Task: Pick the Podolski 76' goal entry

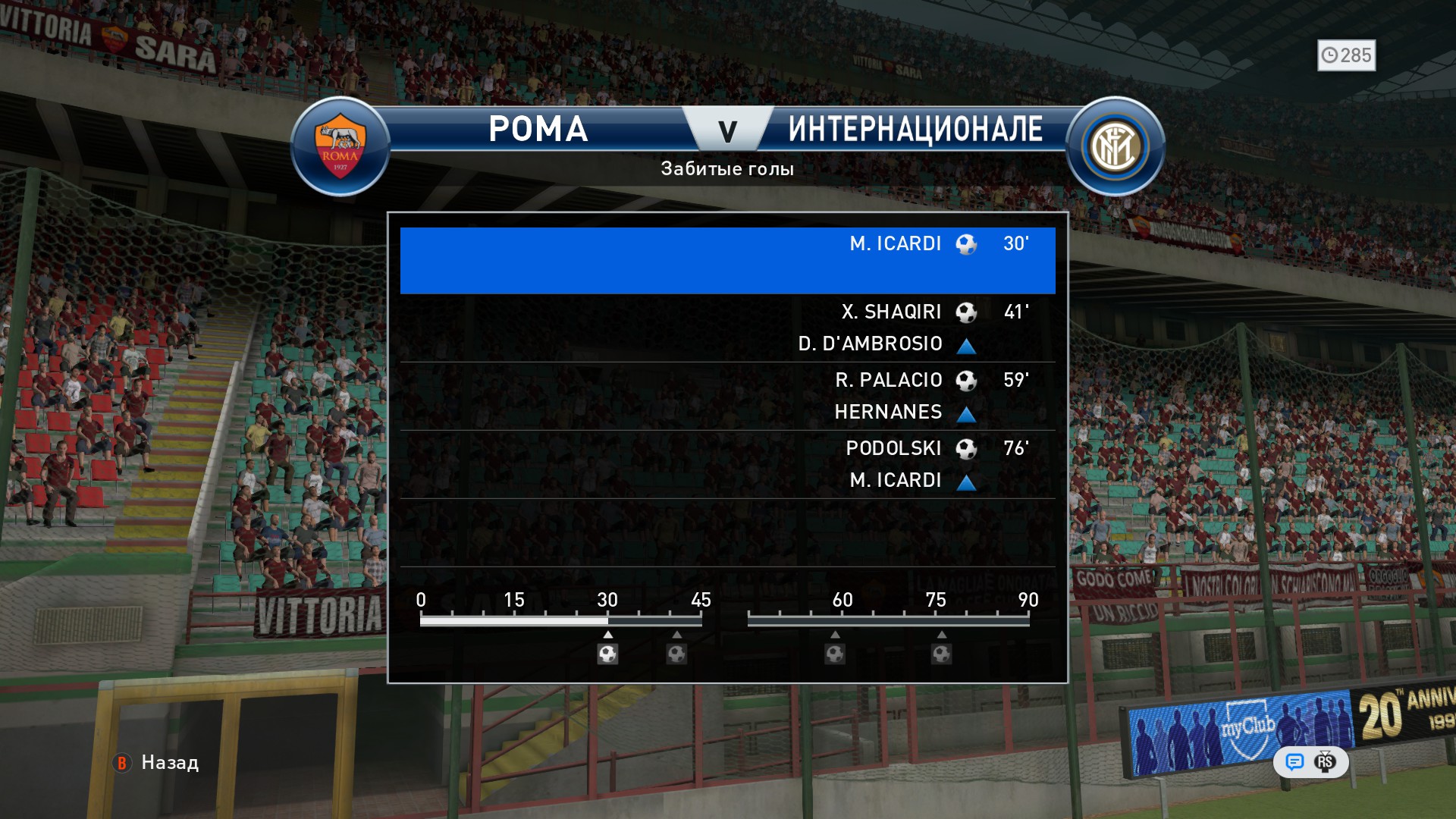Action: tap(727, 463)
